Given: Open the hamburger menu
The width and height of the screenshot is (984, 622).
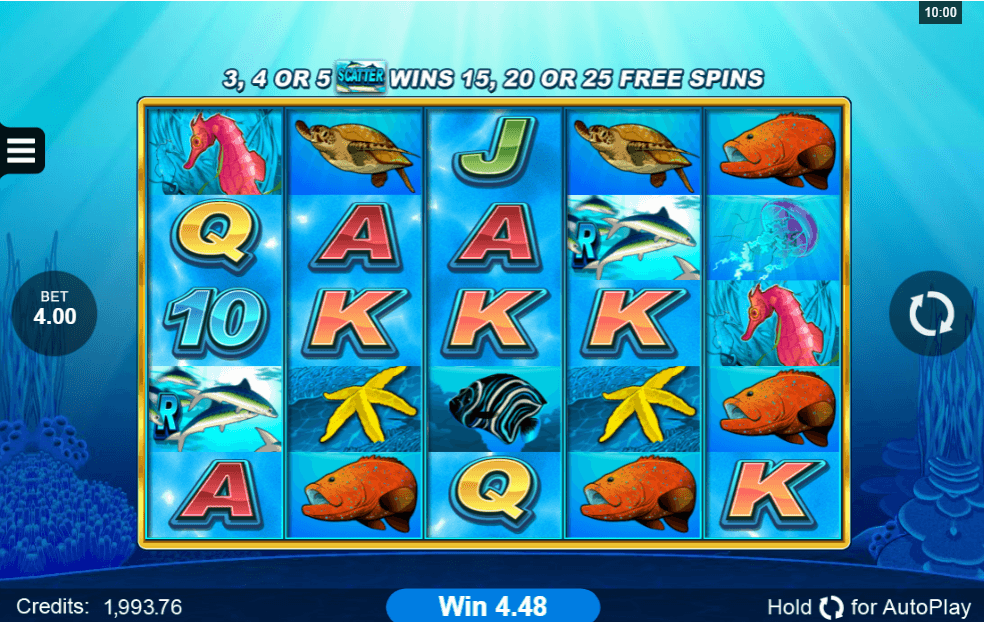Looking at the screenshot, I should tap(21, 151).
